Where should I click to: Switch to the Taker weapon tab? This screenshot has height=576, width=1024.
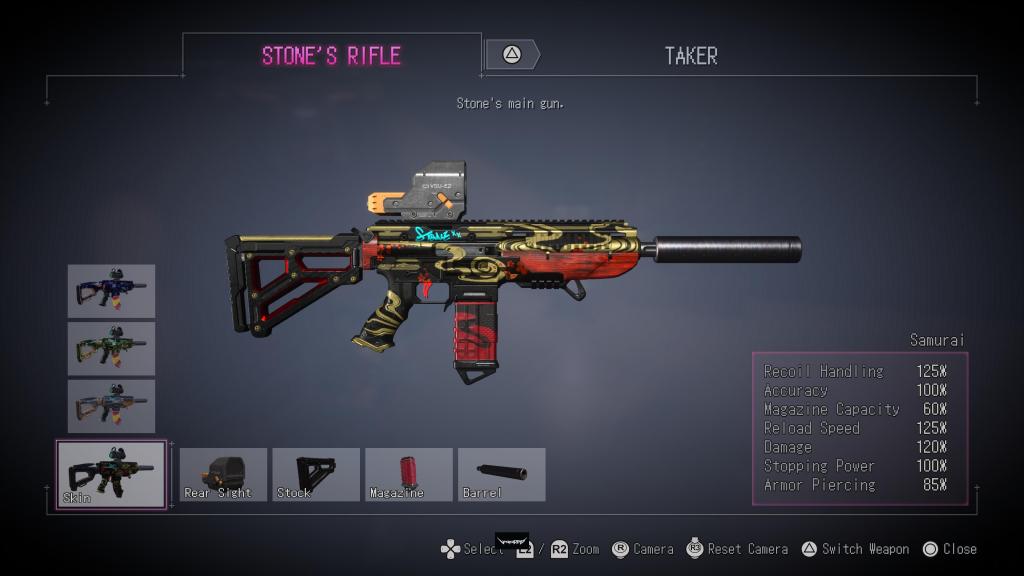[690, 56]
